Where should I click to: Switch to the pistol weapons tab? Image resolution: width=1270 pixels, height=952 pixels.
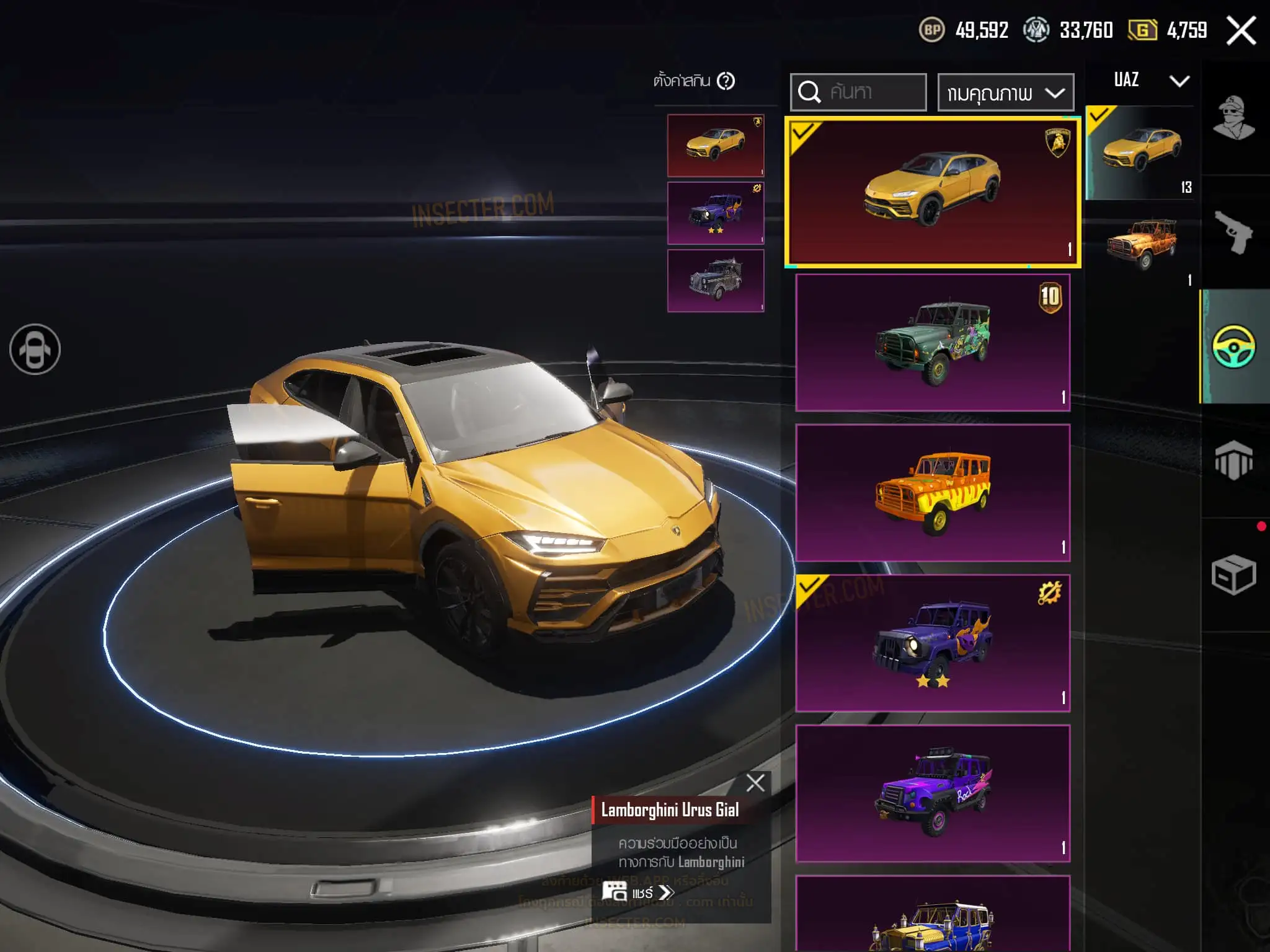click(x=1233, y=232)
